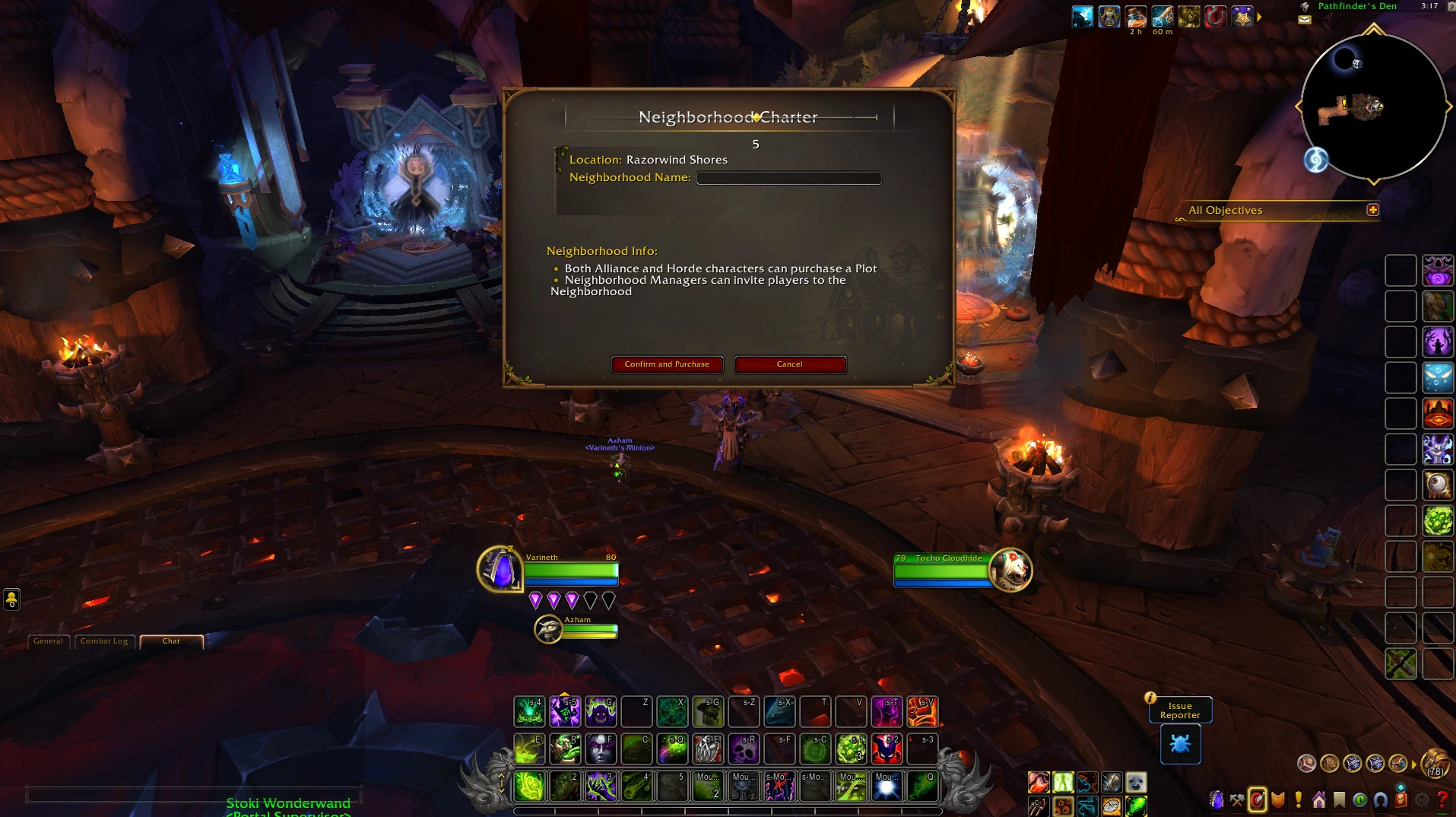This screenshot has height=817, width=1456.
Task: Activate the red fist ability bound to s-V
Action: [x=922, y=712]
